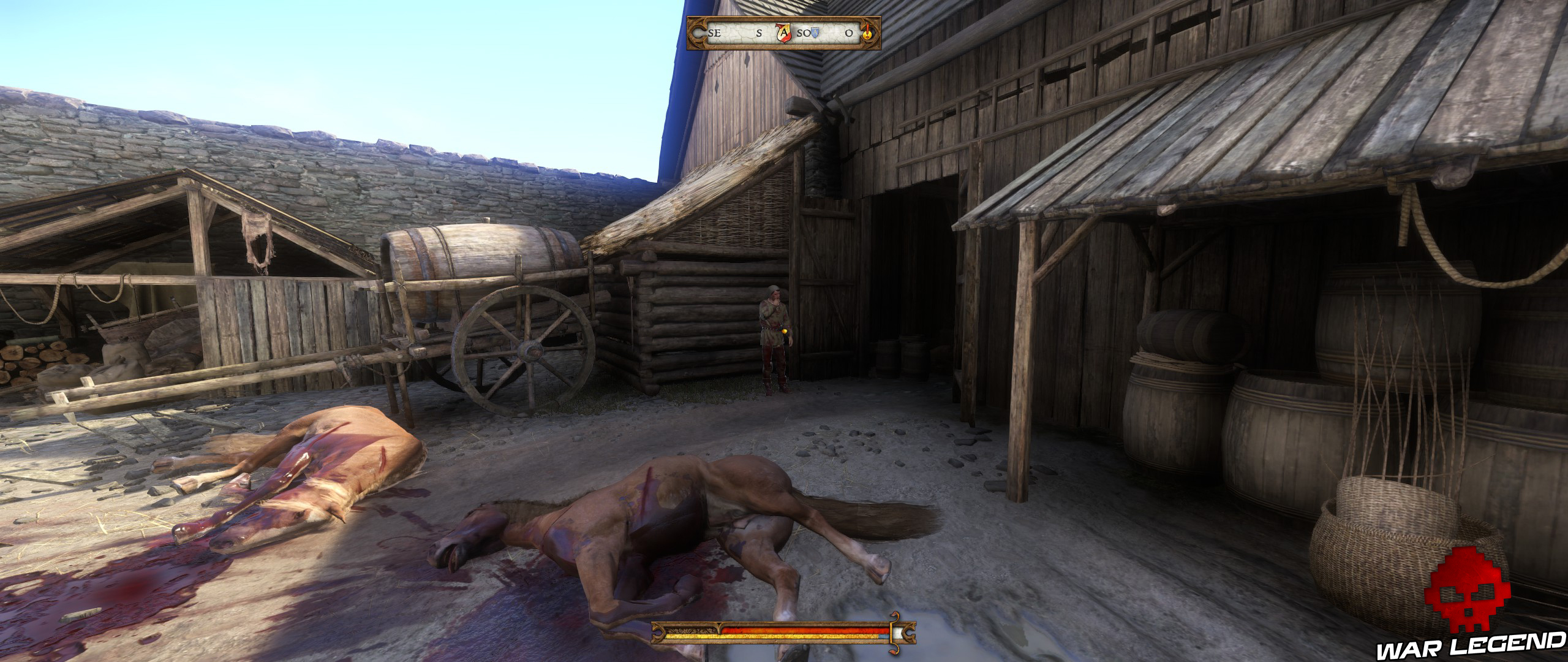Select the red-and-gold shield marker on compass
This screenshot has height=662, width=1568.
tap(783, 34)
